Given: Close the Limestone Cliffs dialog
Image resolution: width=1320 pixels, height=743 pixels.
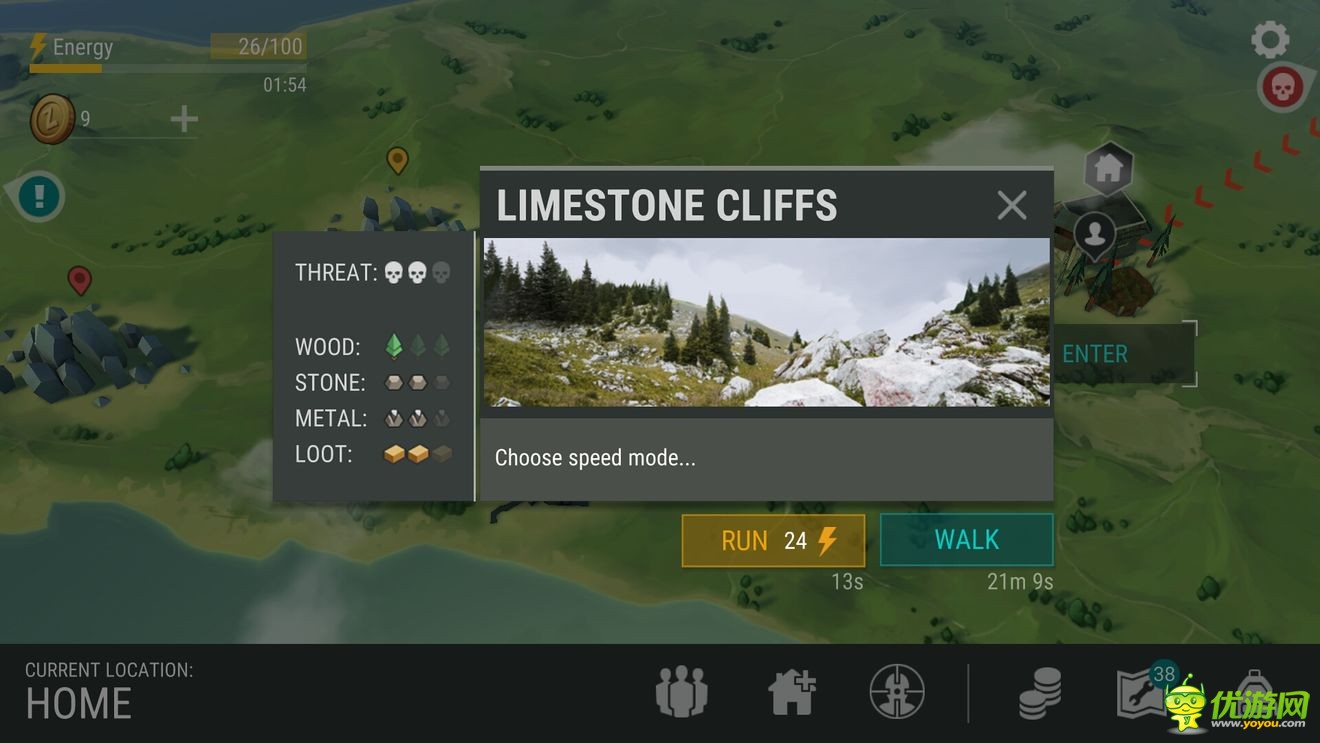Looking at the screenshot, I should click(1012, 205).
